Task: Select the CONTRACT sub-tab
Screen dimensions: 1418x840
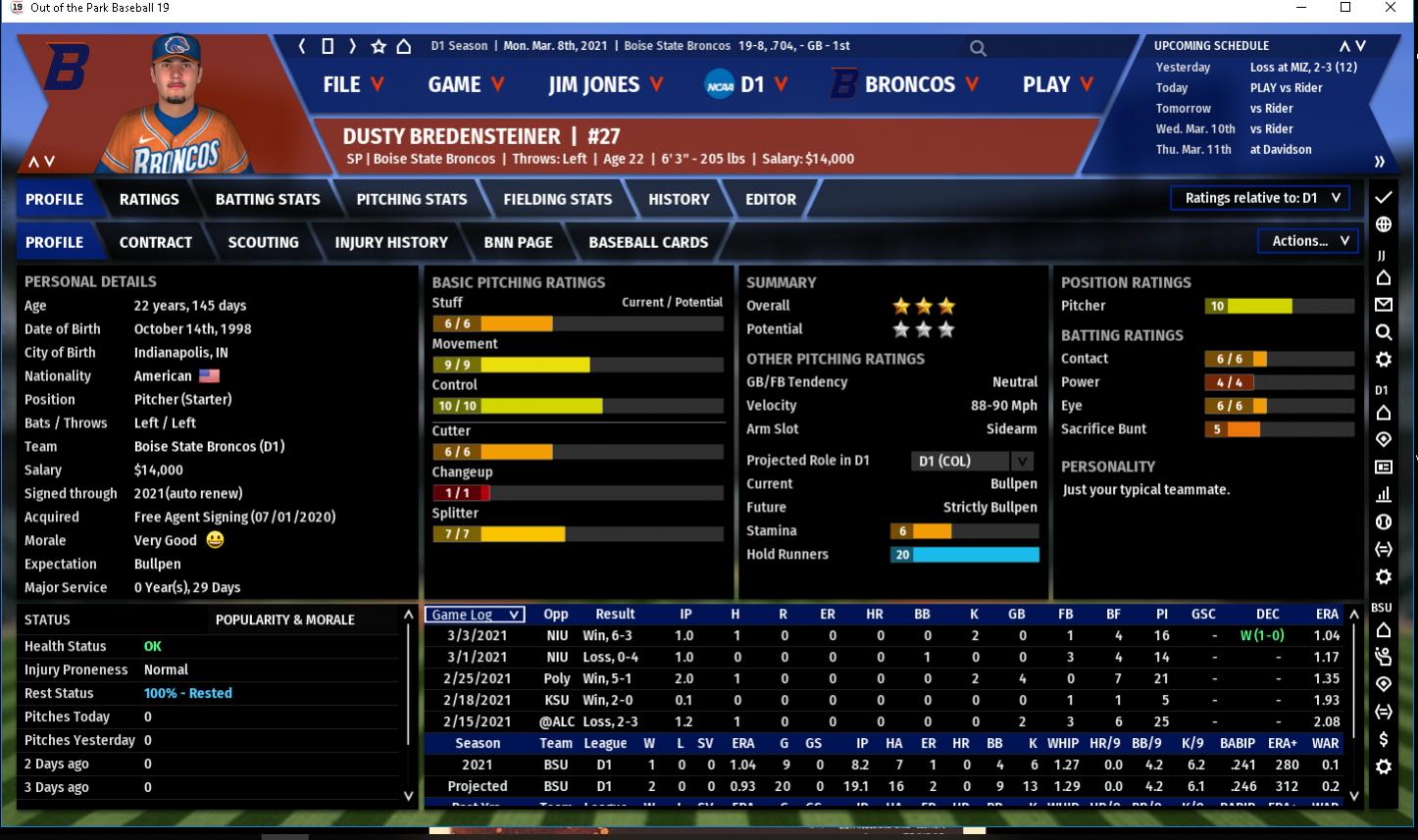Action: pyautogui.click(x=156, y=242)
